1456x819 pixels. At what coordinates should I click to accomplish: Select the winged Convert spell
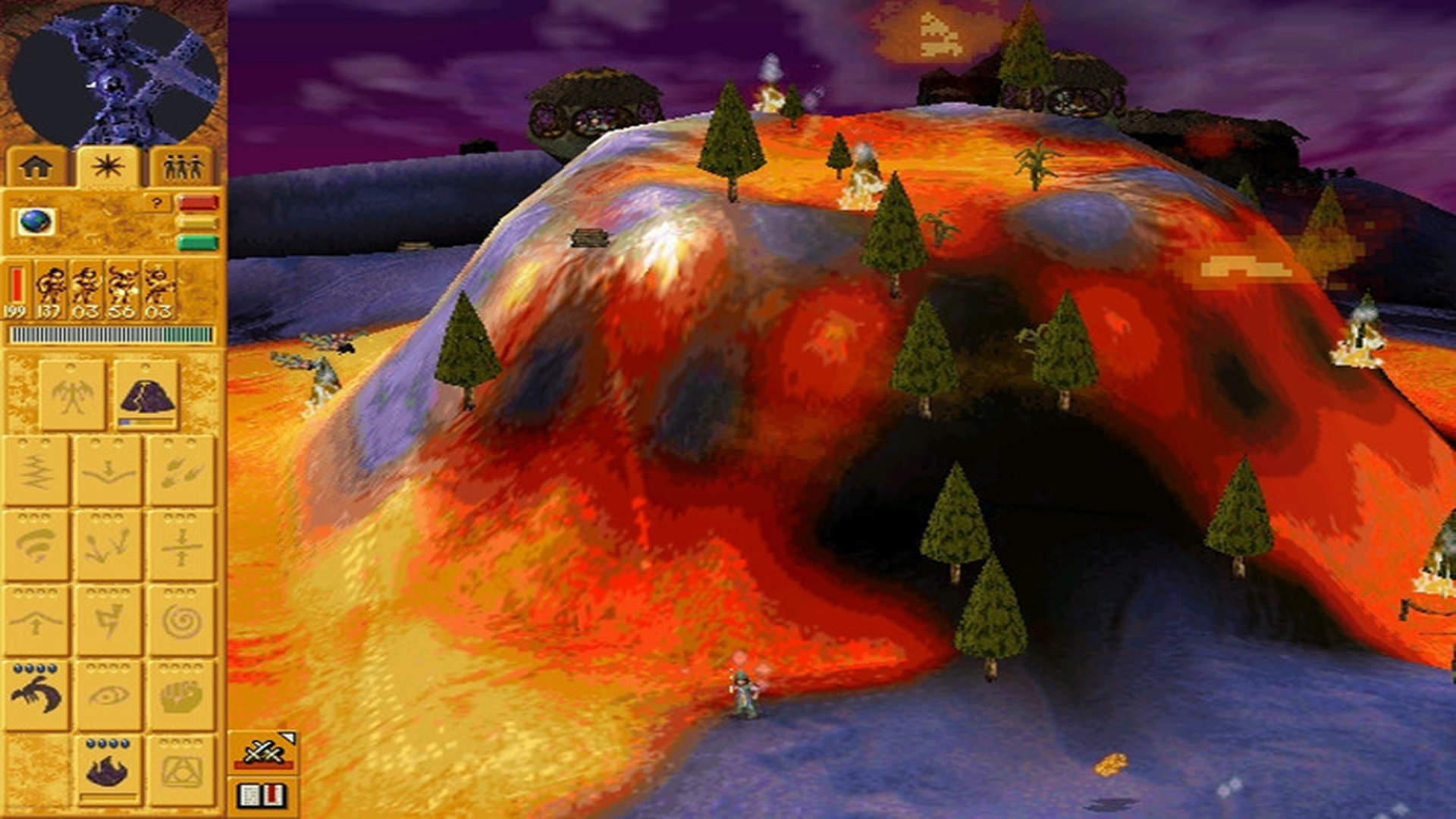(73, 387)
